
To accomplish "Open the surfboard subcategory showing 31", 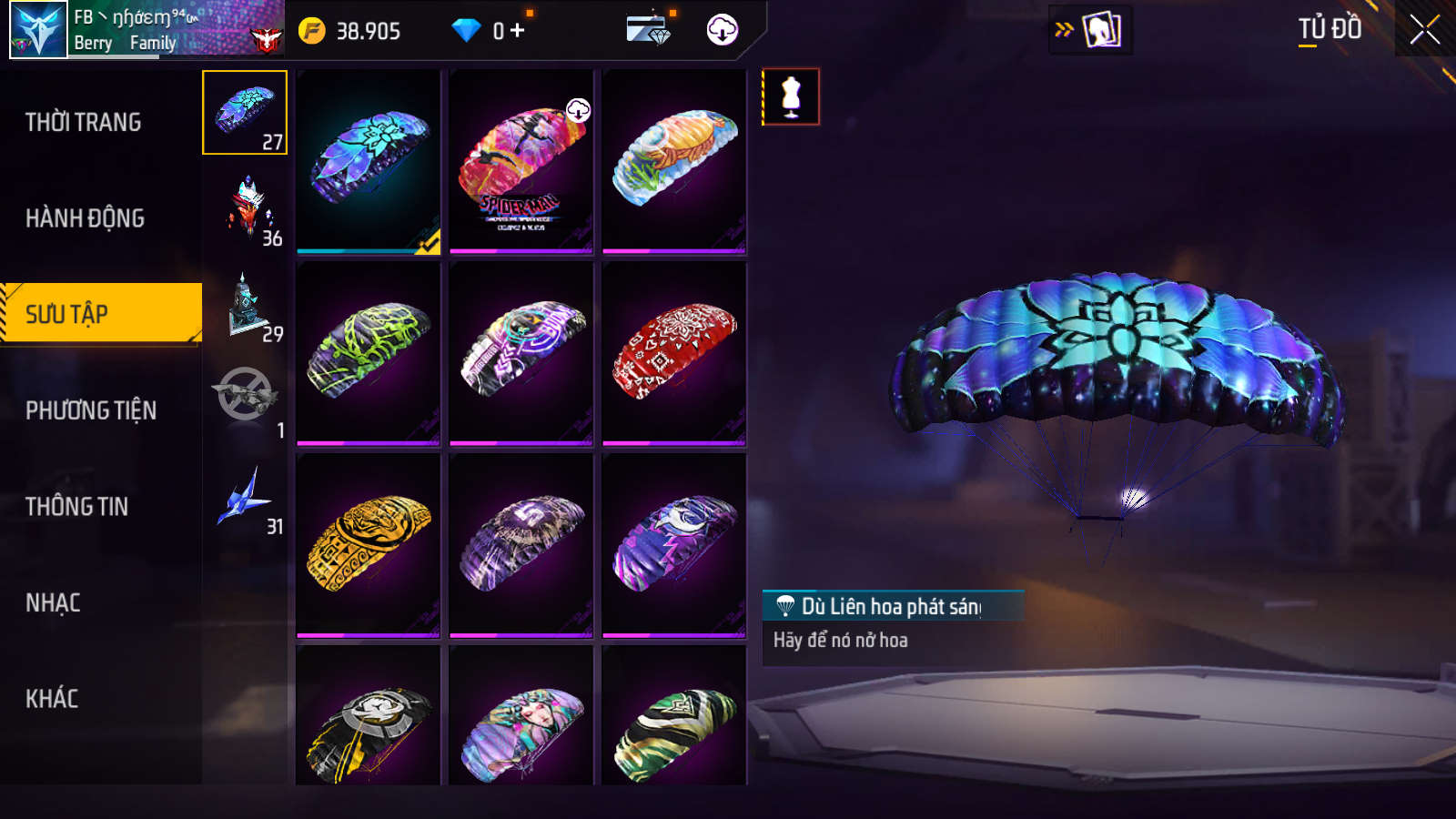I will tap(246, 498).
